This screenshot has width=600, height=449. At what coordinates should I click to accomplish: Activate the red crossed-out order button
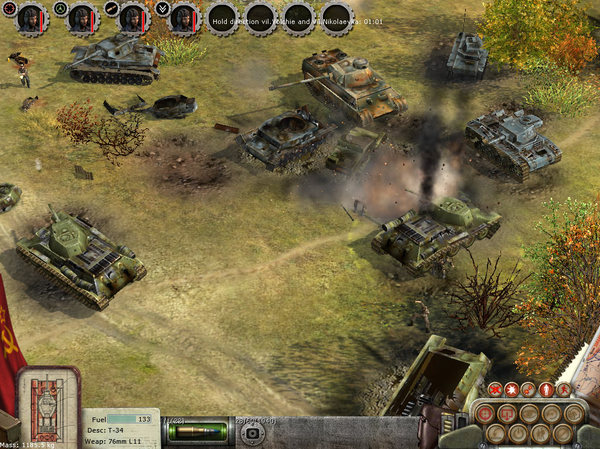[495, 389]
